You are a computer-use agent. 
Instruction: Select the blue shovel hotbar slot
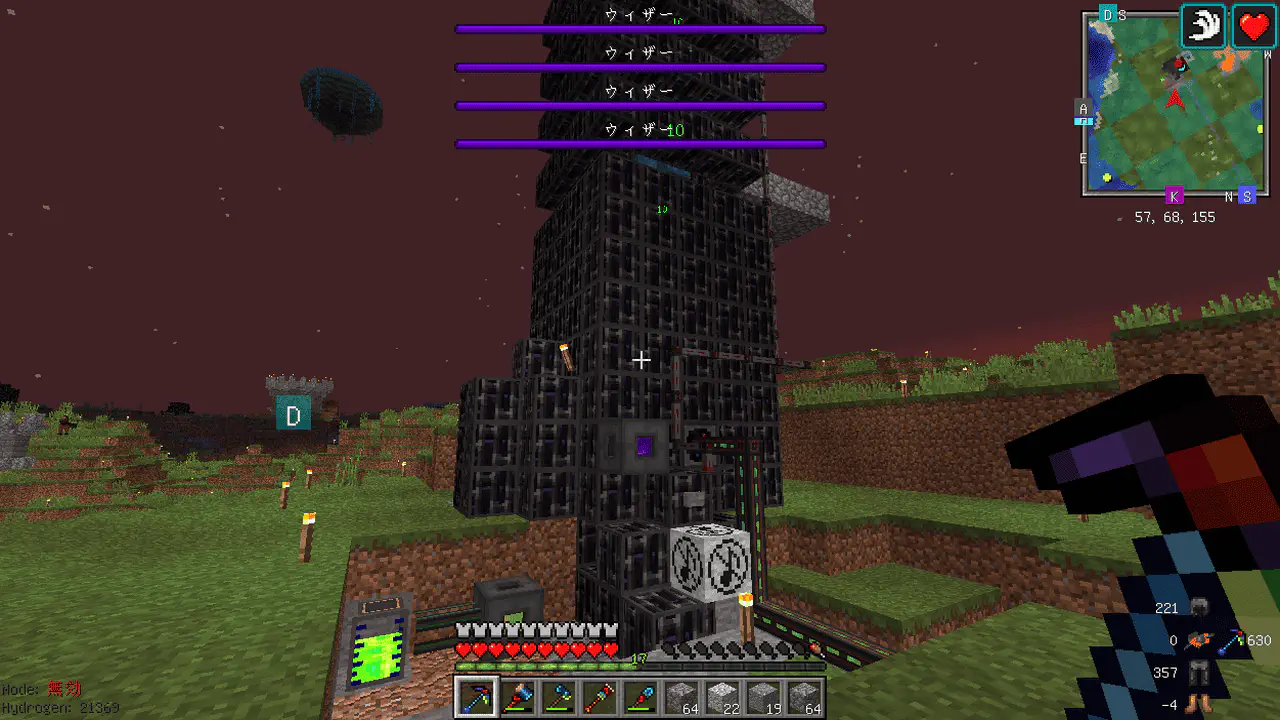click(640, 697)
